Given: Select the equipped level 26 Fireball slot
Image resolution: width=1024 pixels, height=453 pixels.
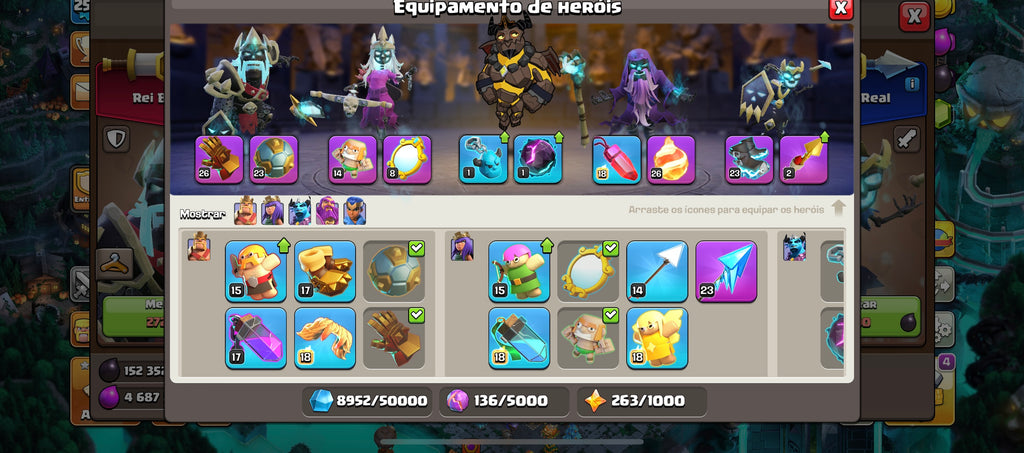Looking at the screenshot, I should pos(671,160).
